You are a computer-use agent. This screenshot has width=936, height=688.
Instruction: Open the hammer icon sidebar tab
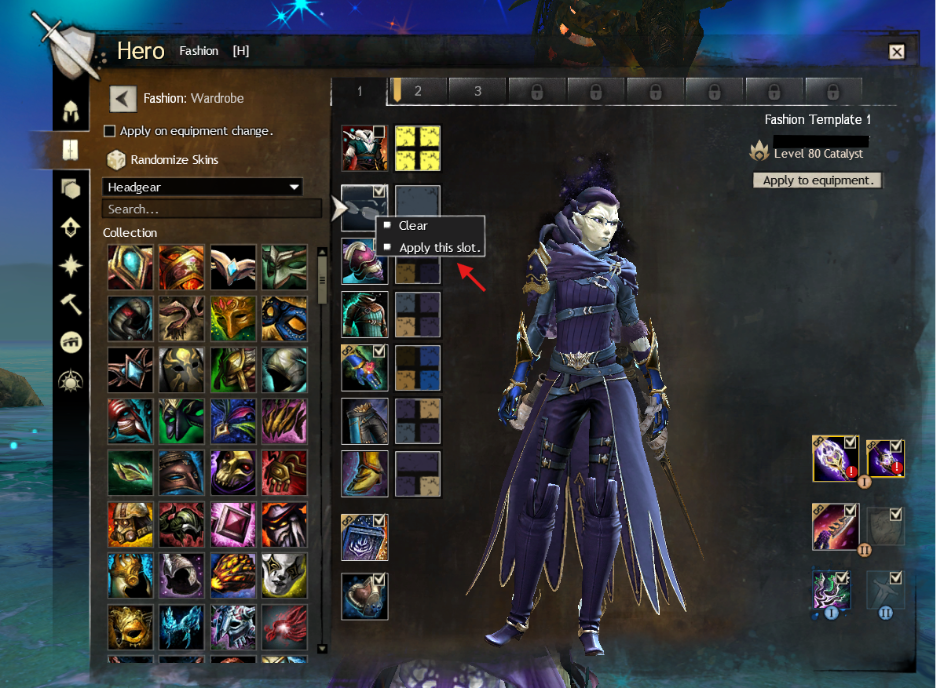[71, 304]
